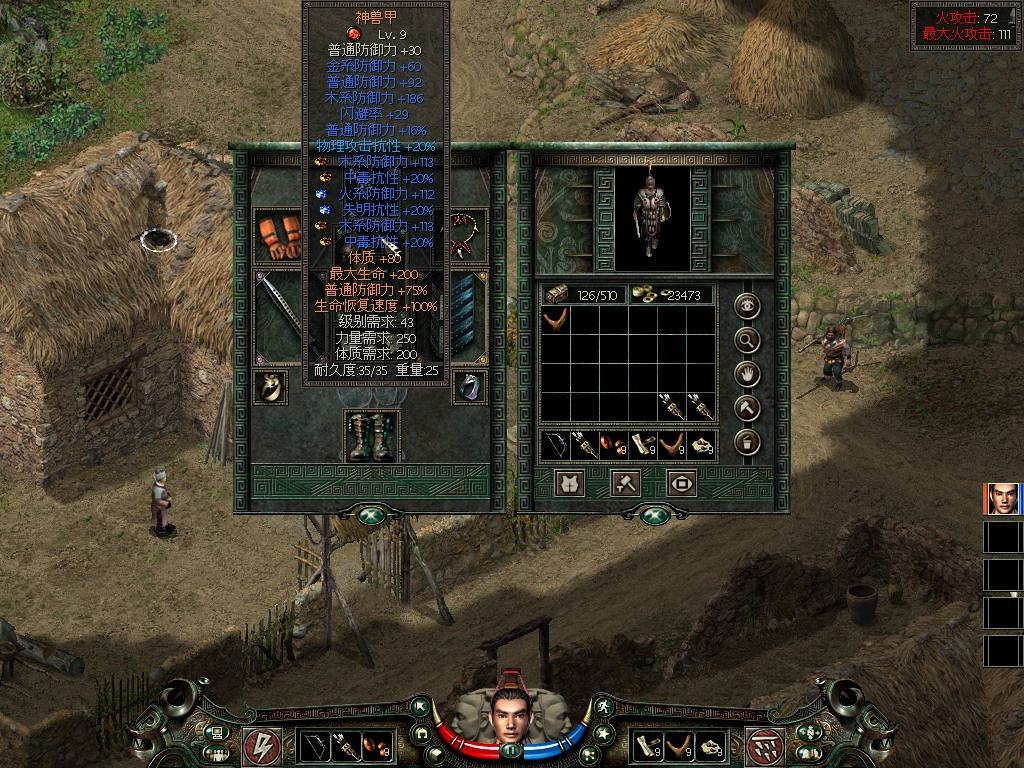Click the trash bin discard button

tap(748, 442)
